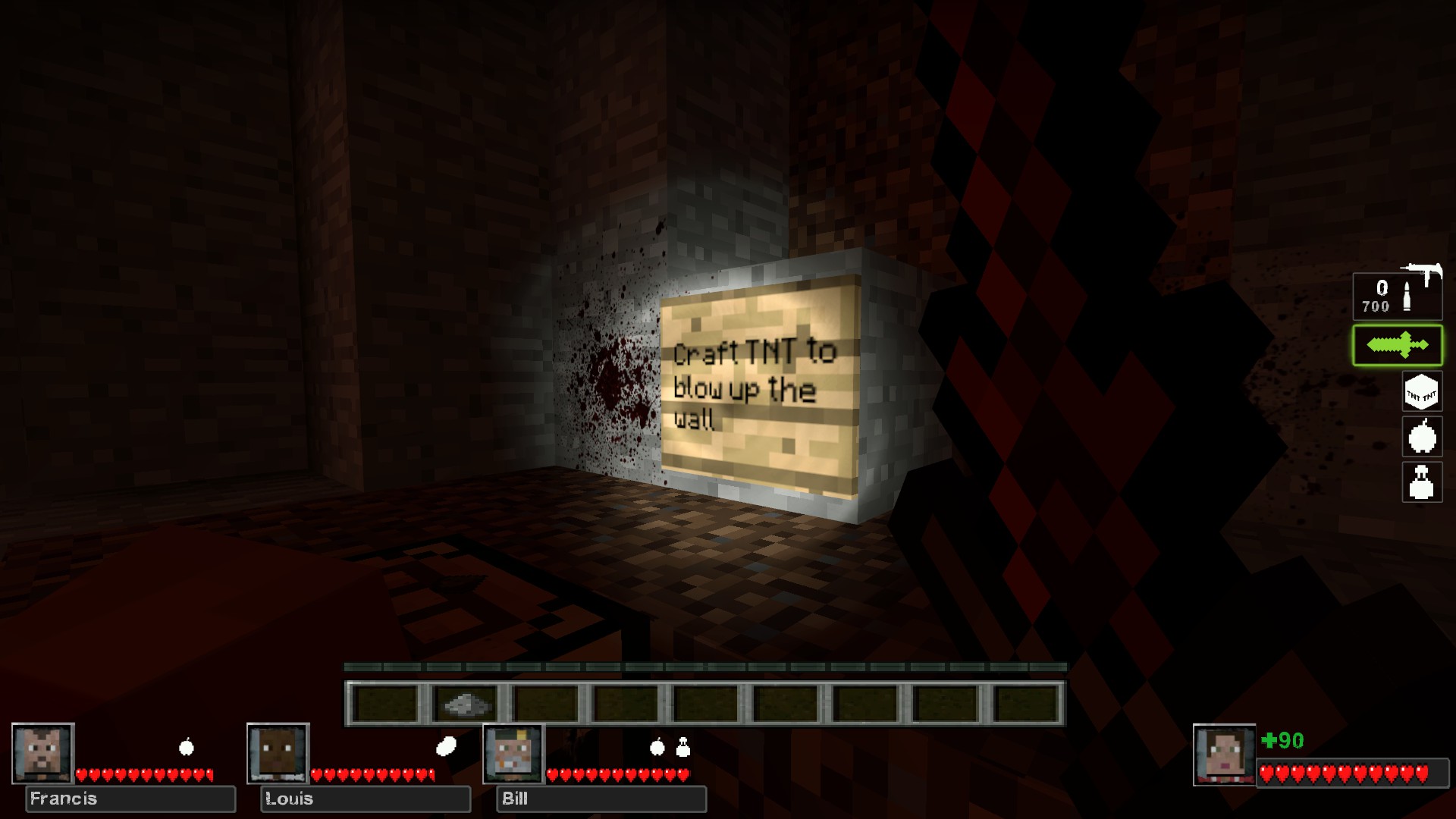The image size is (1456, 819).
Task: Click Louis's teammate portrait
Action: 278,754
